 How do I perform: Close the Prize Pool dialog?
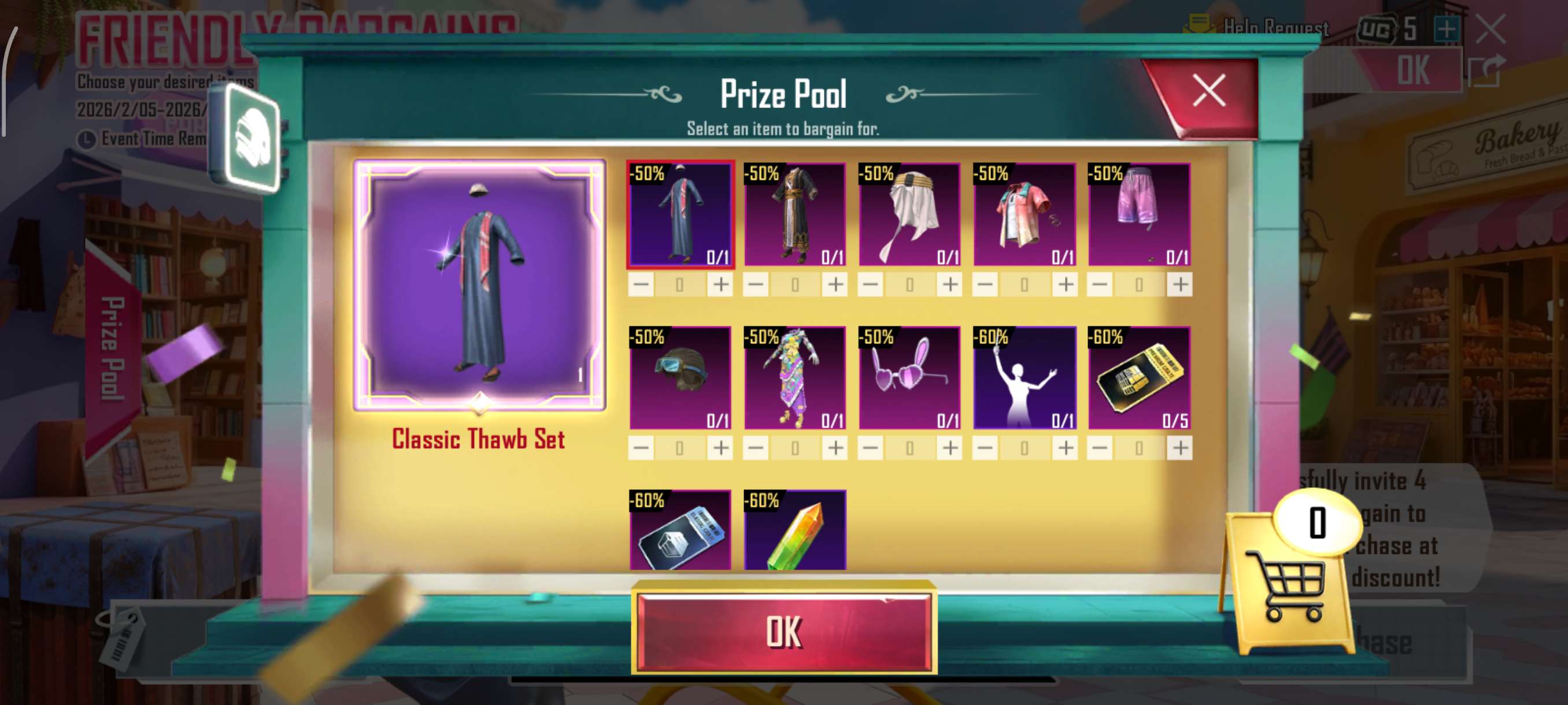(1208, 92)
